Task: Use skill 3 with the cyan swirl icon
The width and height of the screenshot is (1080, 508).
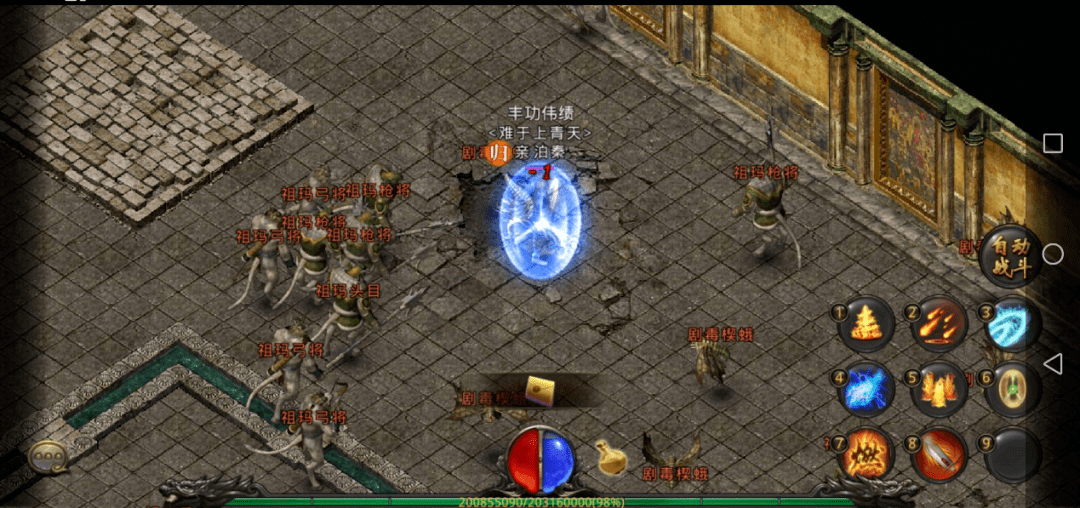Action: click(1011, 325)
